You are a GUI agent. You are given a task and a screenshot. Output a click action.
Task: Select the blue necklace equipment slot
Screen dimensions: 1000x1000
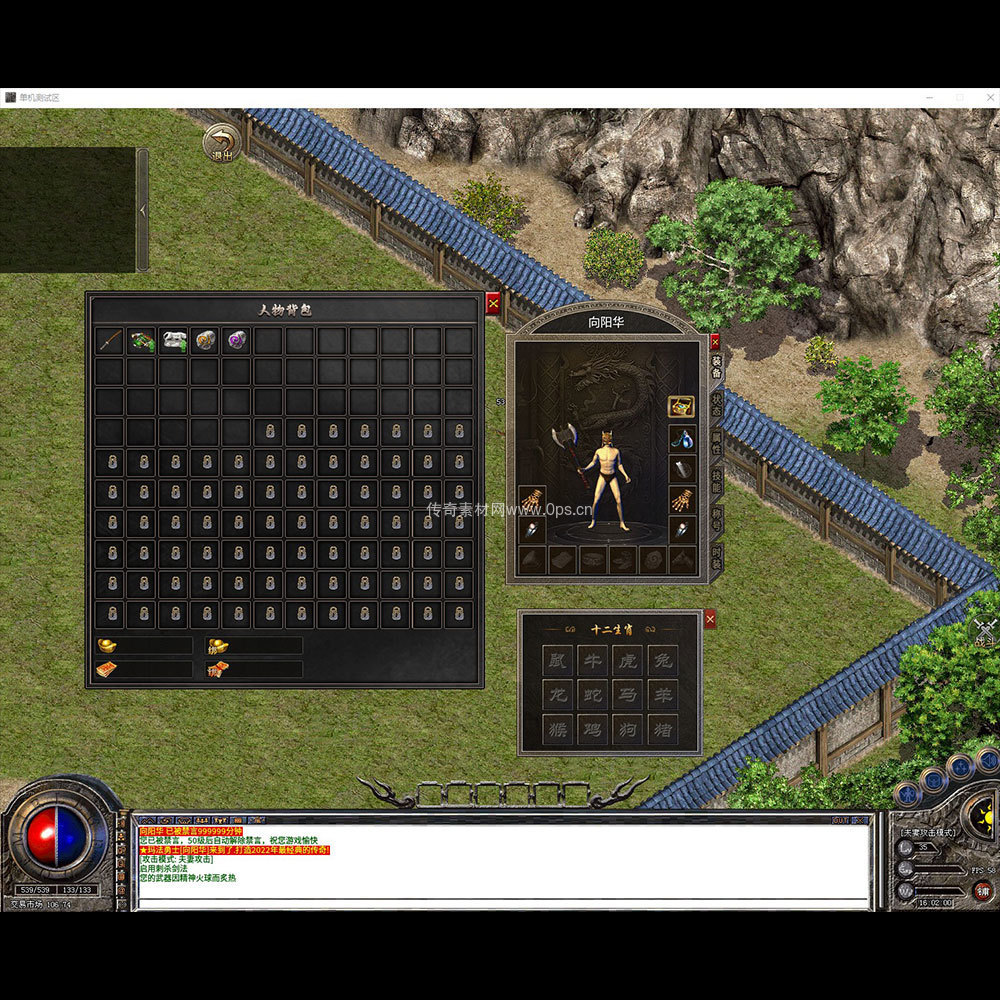click(x=682, y=437)
